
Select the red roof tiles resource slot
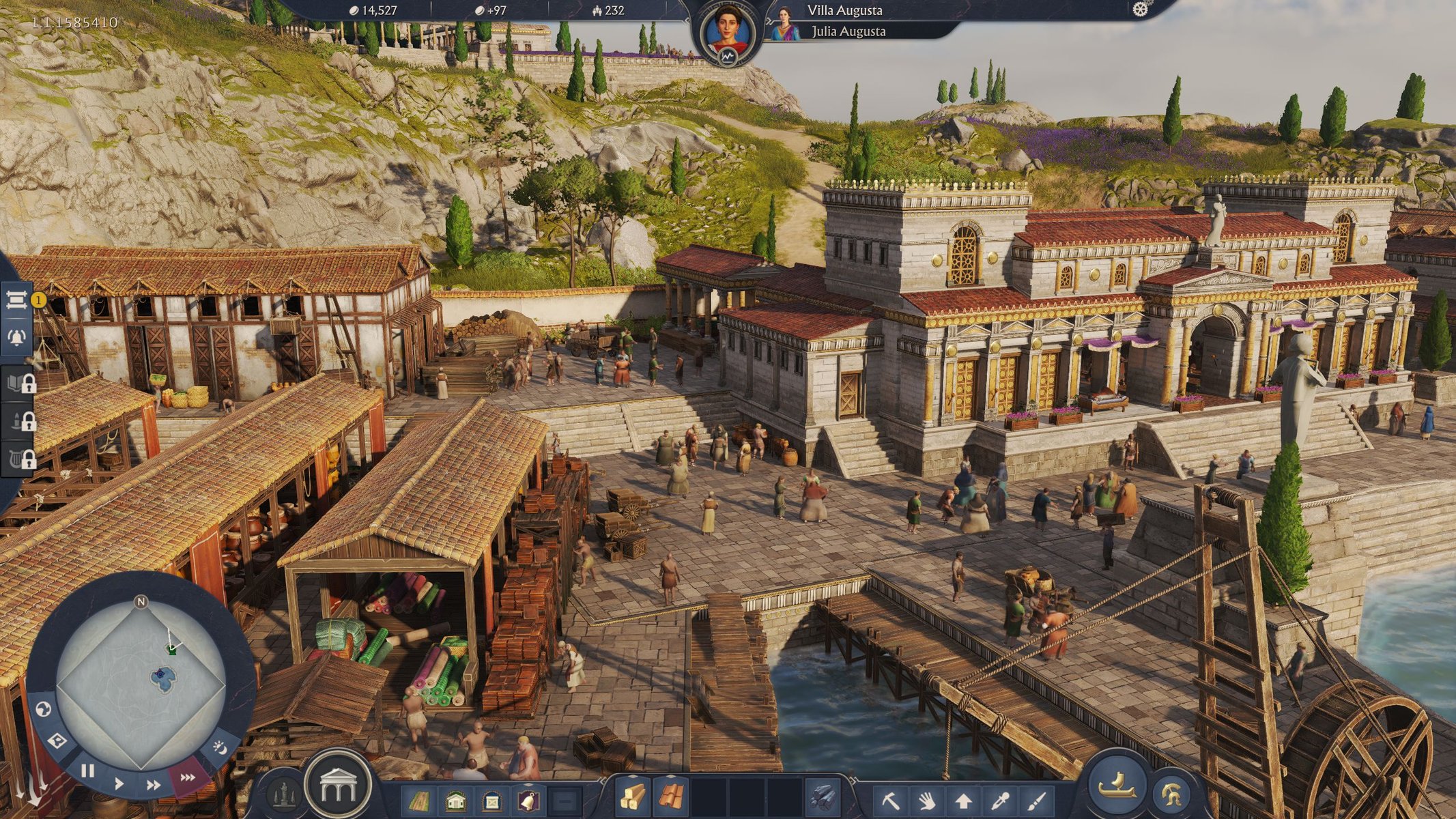pyautogui.click(x=672, y=797)
